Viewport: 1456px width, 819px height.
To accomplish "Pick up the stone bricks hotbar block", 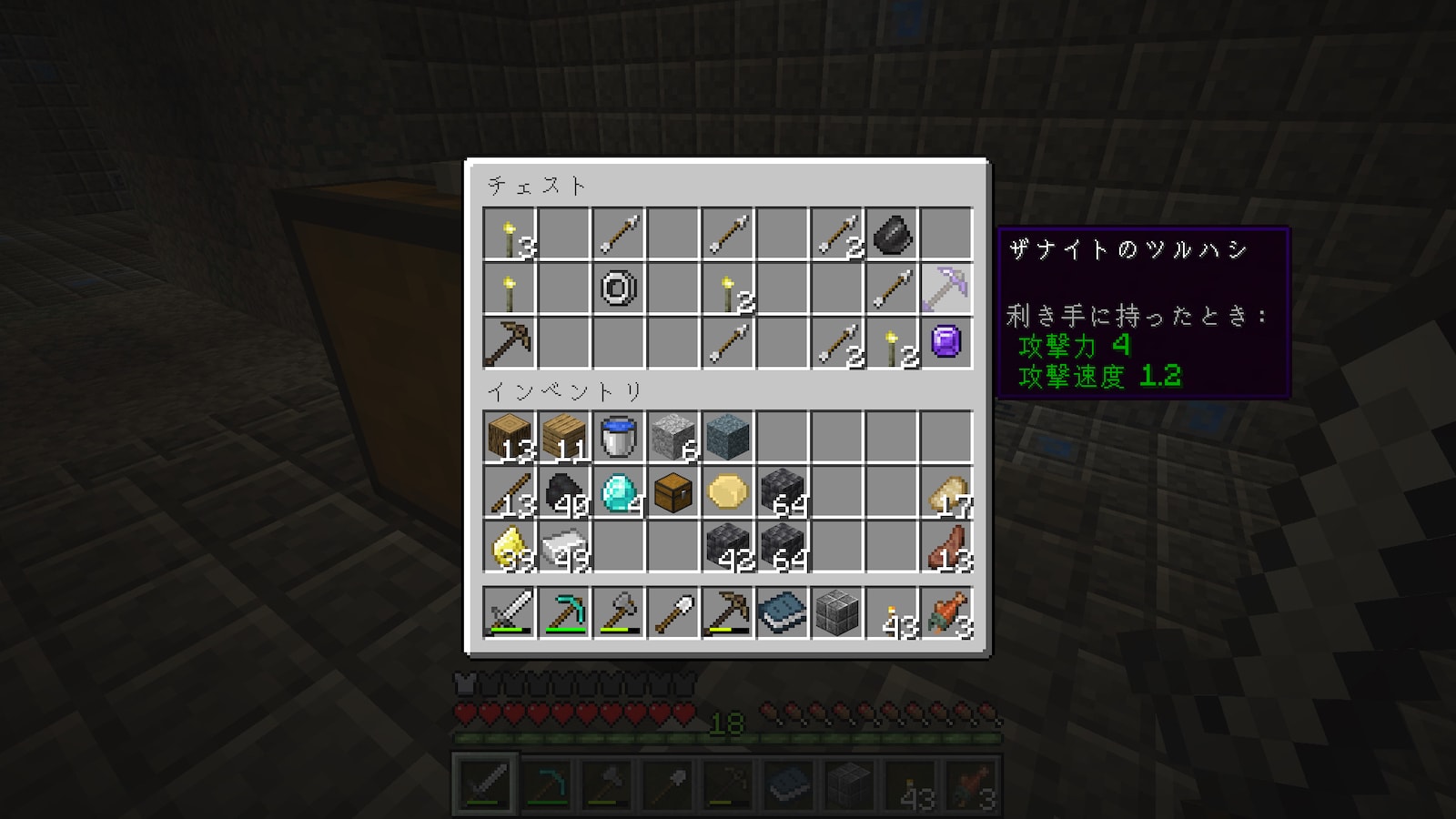I will pyautogui.click(x=836, y=612).
